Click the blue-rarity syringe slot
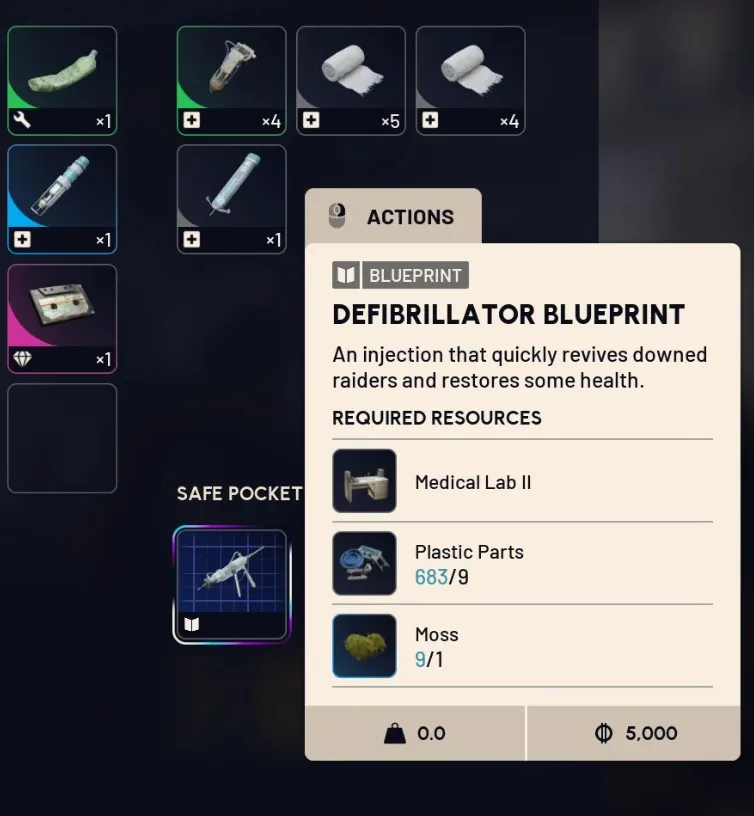Image resolution: width=754 pixels, height=816 pixels. pos(62,199)
